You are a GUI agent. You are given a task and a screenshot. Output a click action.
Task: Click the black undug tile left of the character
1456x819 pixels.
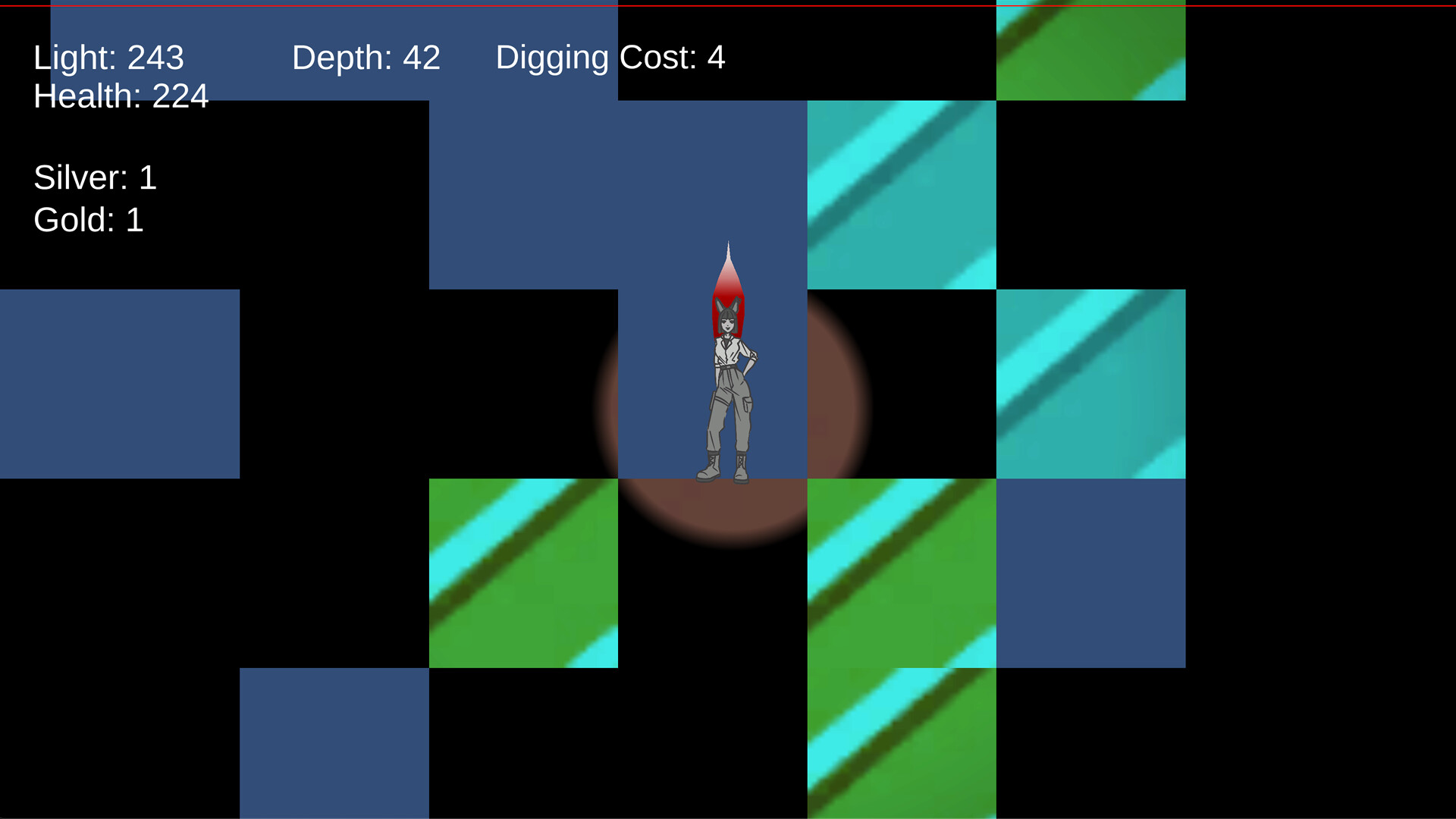(x=523, y=383)
